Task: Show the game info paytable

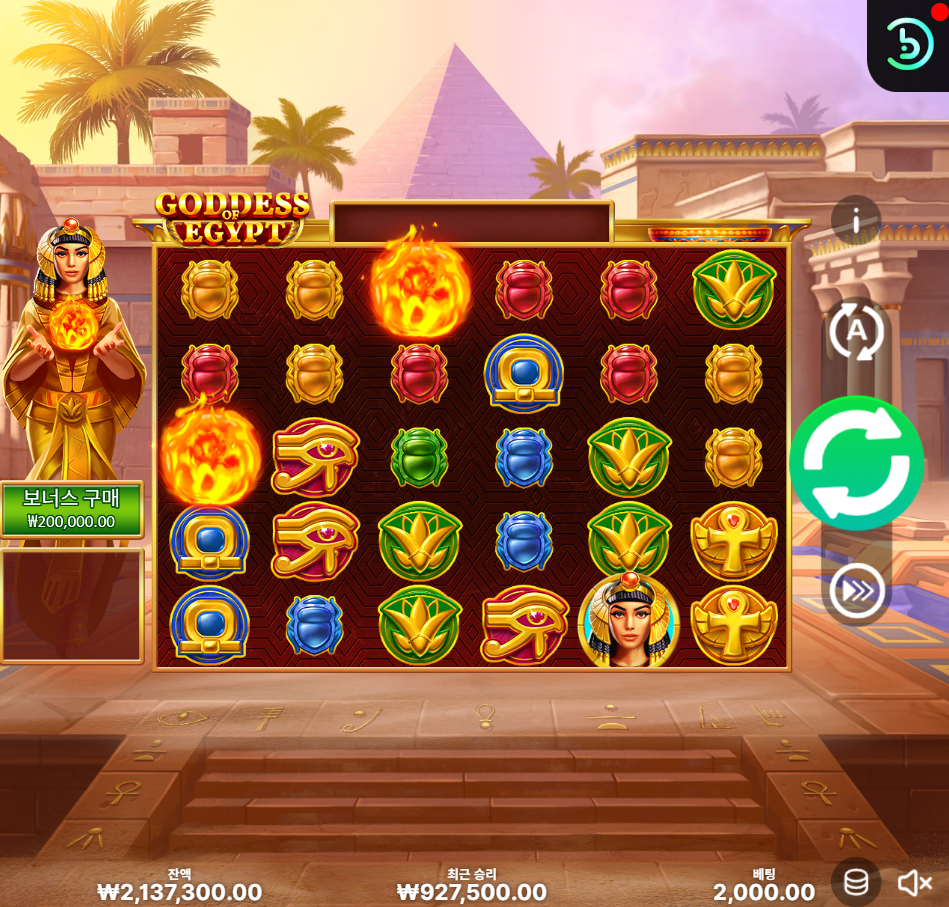Action: pos(856,221)
